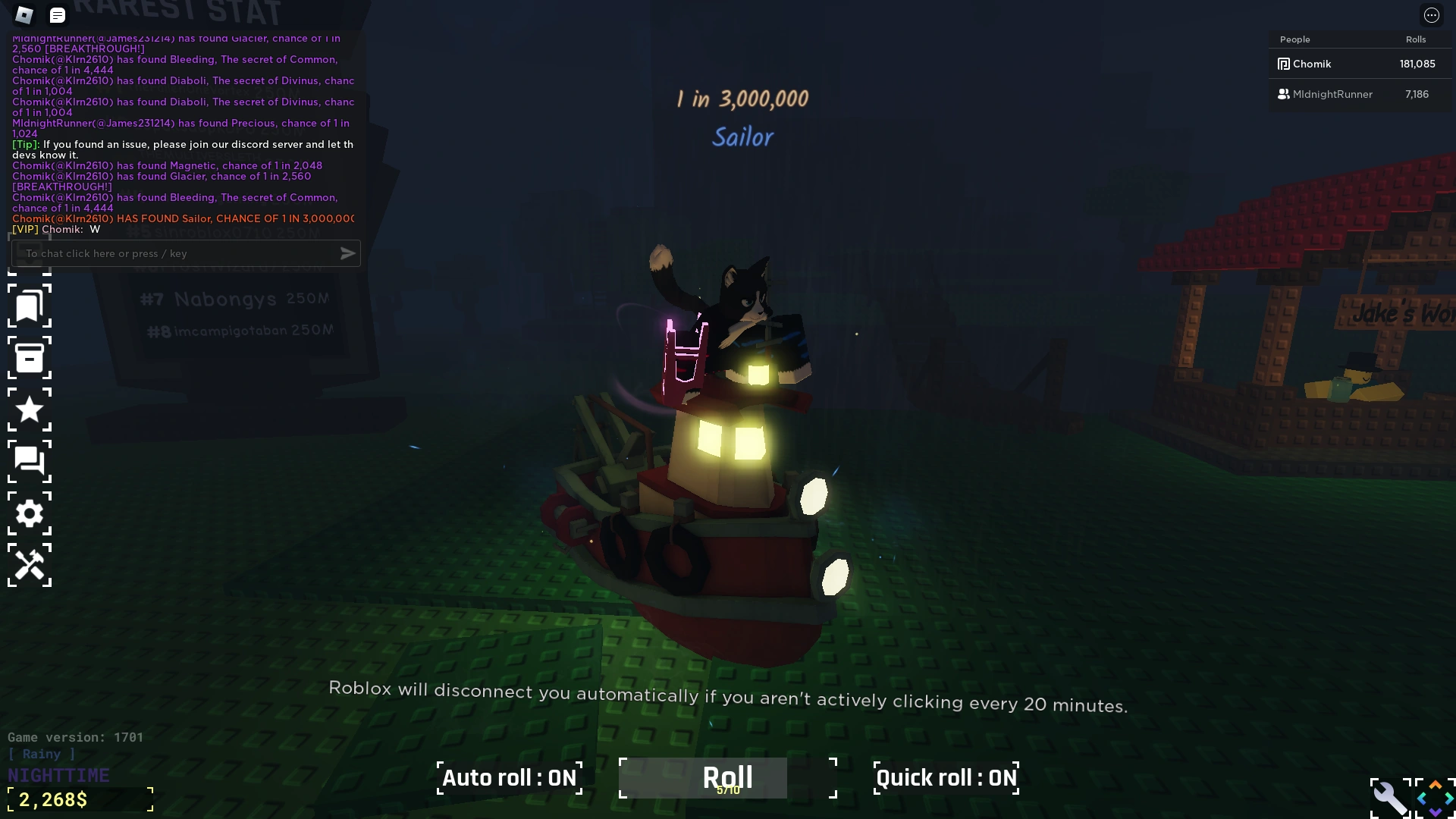Open the Roblox more options menu
The width and height of the screenshot is (1456, 819).
tap(1432, 15)
